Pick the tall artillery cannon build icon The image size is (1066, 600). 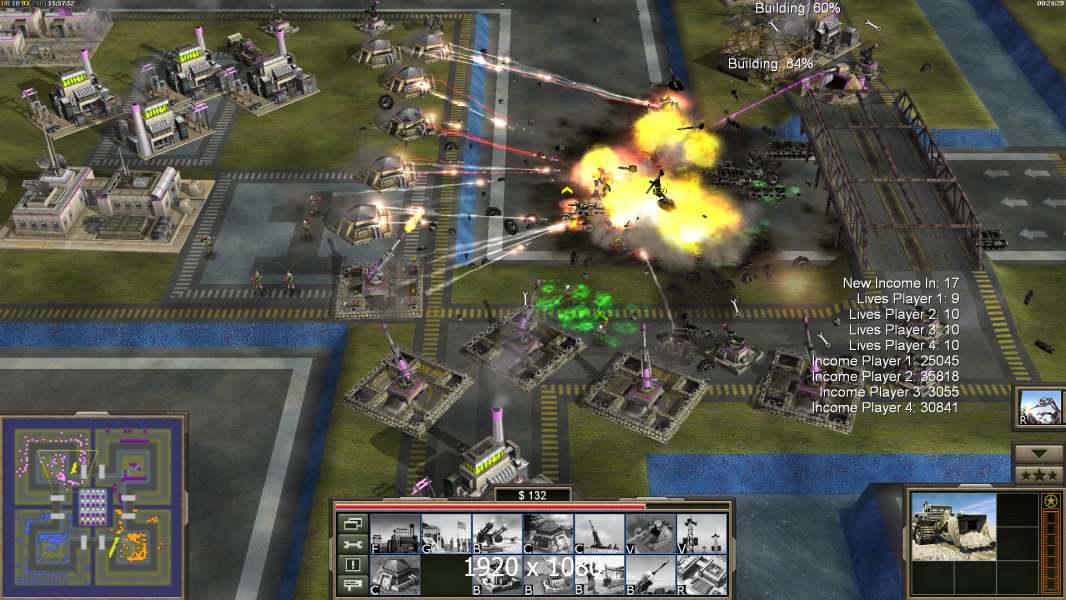599,533
